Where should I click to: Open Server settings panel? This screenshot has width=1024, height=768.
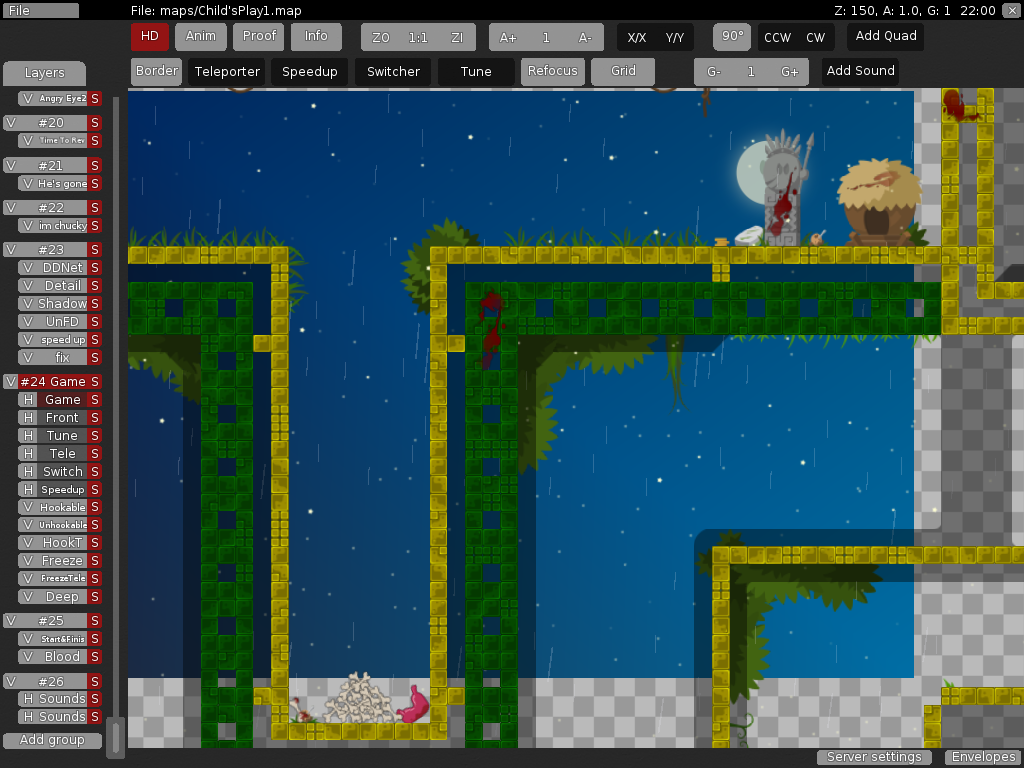874,757
